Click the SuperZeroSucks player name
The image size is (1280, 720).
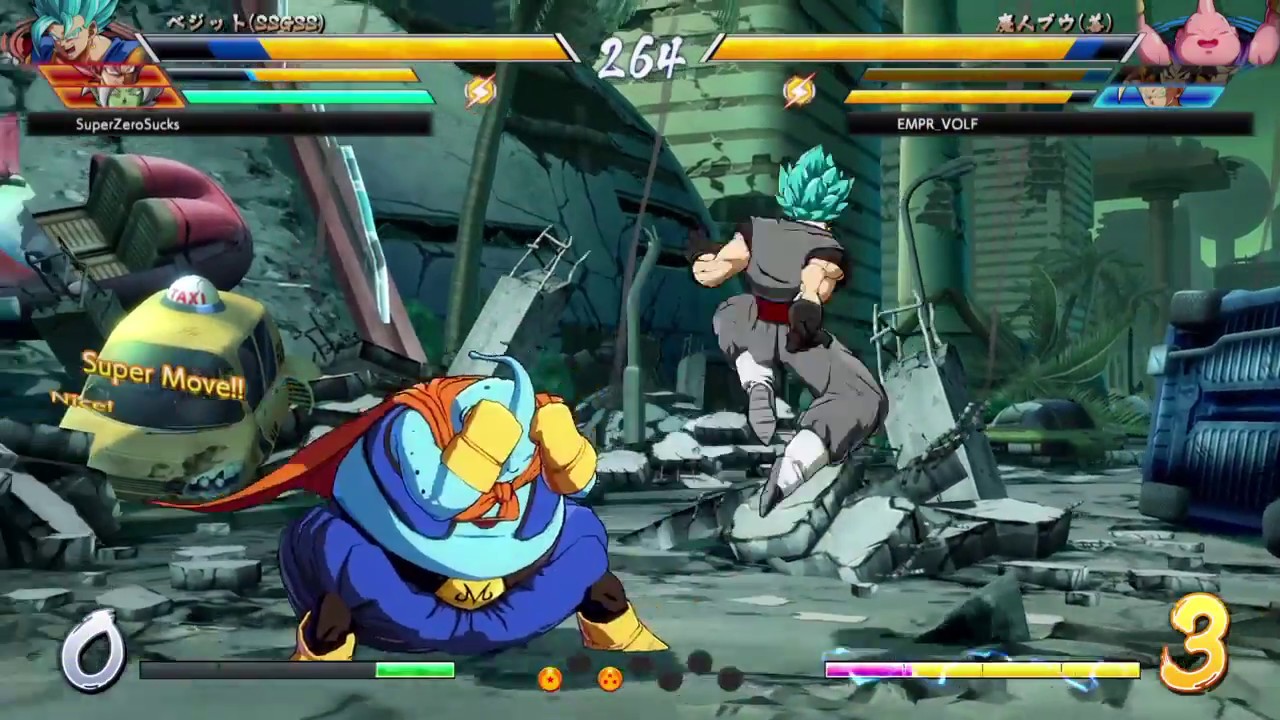(128, 124)
